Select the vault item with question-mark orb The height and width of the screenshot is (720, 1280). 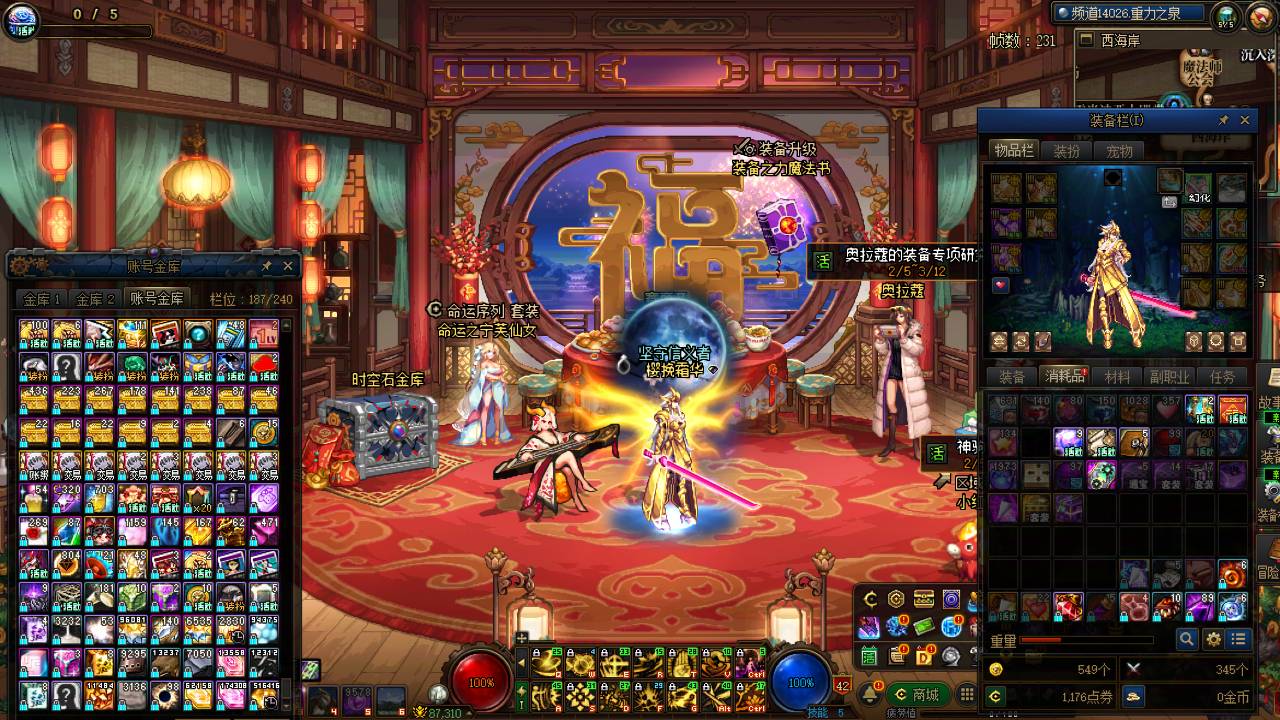click(x=198, y=333)
